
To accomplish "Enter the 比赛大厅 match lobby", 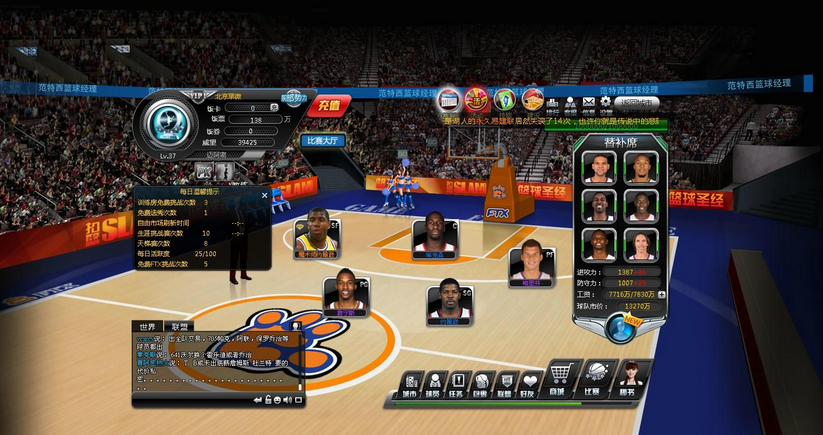I will coord(322,141).
